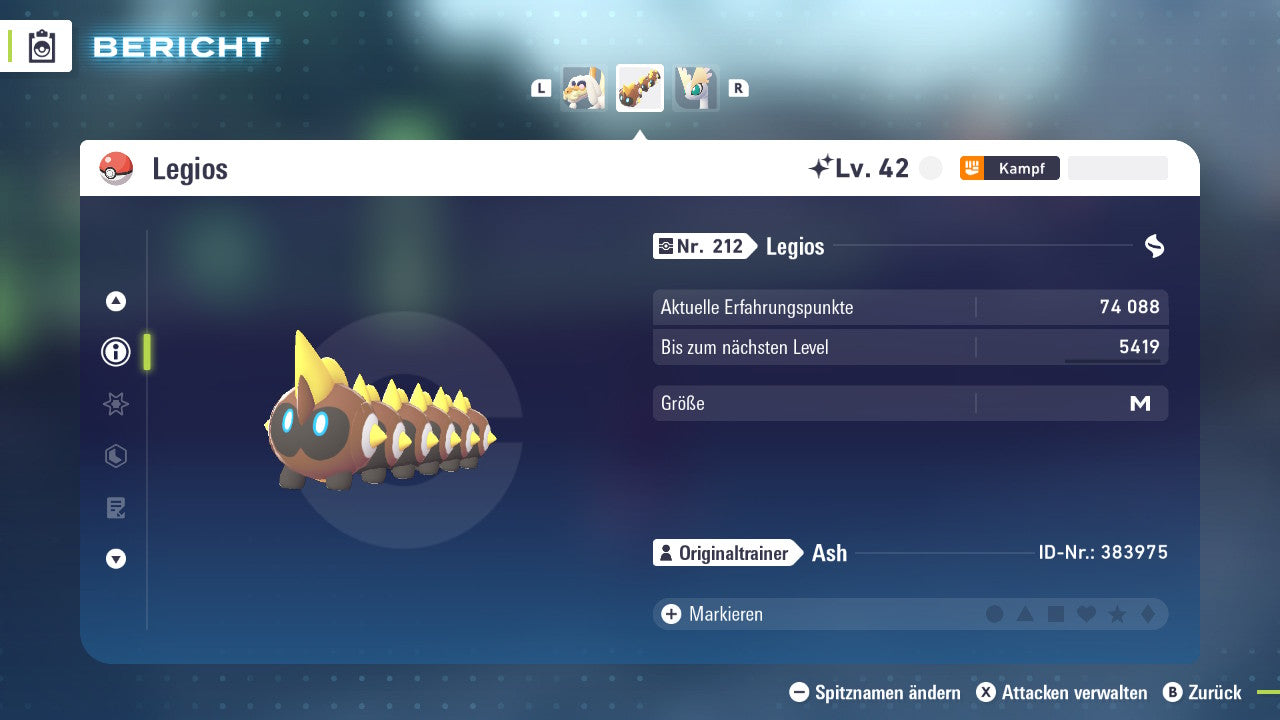Select the star-shaped moves icon in the sidebar
This screenshot has width=1280, height=720.
coord(116,404)
